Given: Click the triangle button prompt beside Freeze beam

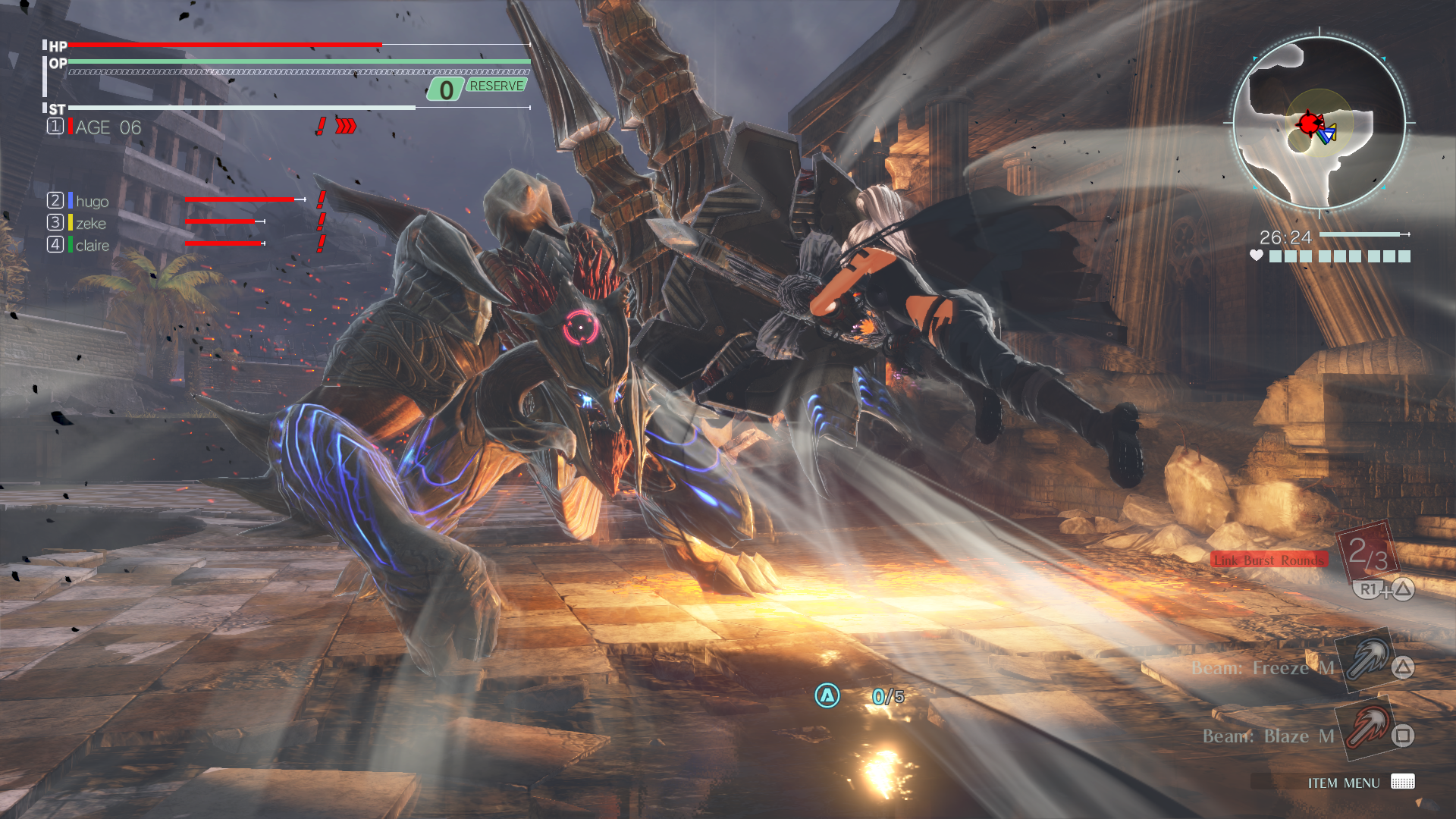Looking at the screenshot, I should [1404, 667].
